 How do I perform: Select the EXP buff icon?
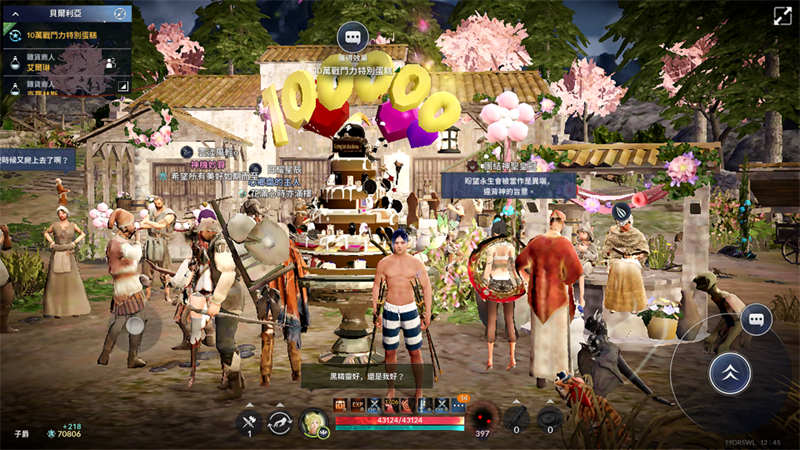pos(357,405)
